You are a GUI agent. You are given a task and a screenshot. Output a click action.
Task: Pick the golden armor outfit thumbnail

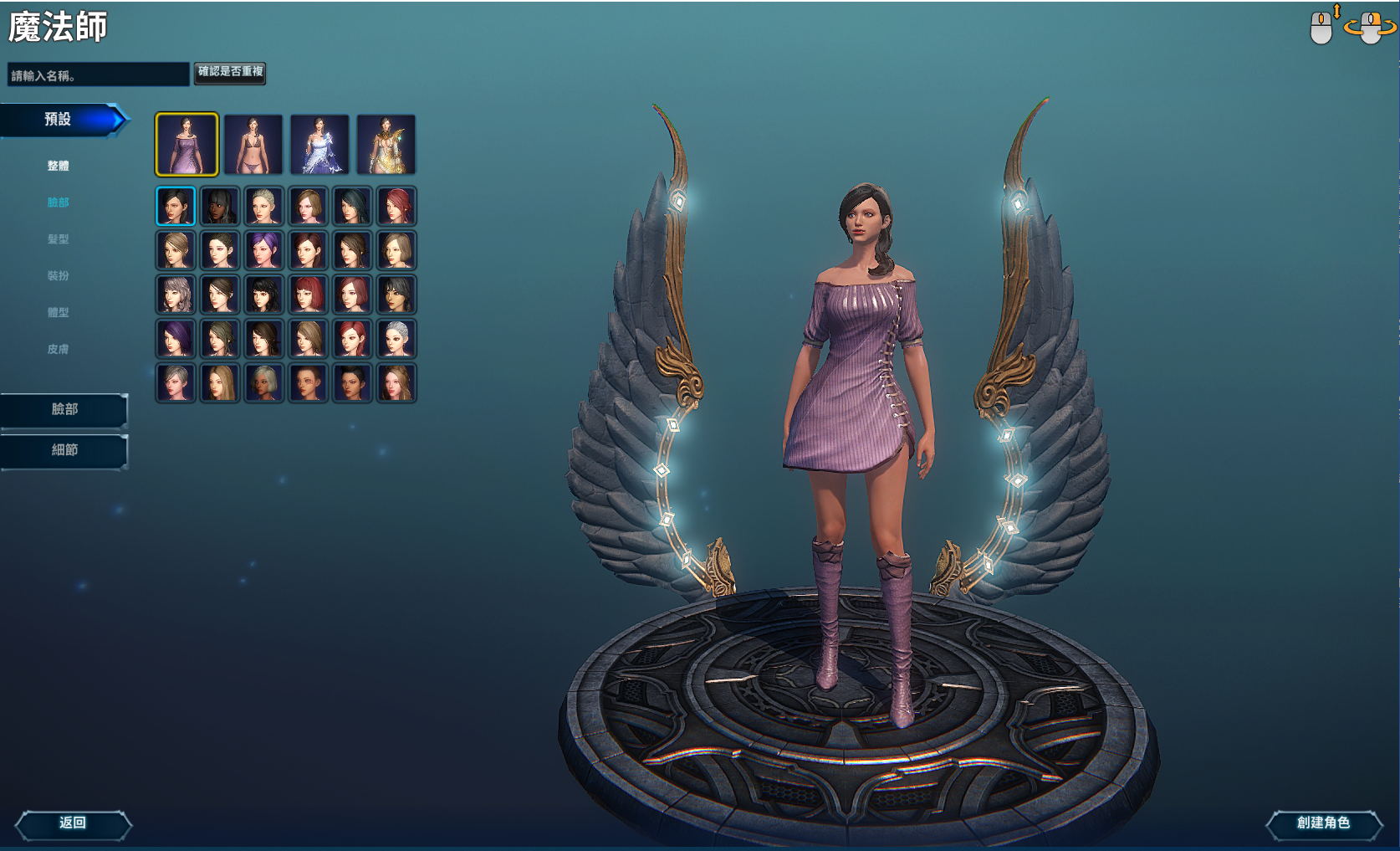pyautogui.click(x=386, y=145)
